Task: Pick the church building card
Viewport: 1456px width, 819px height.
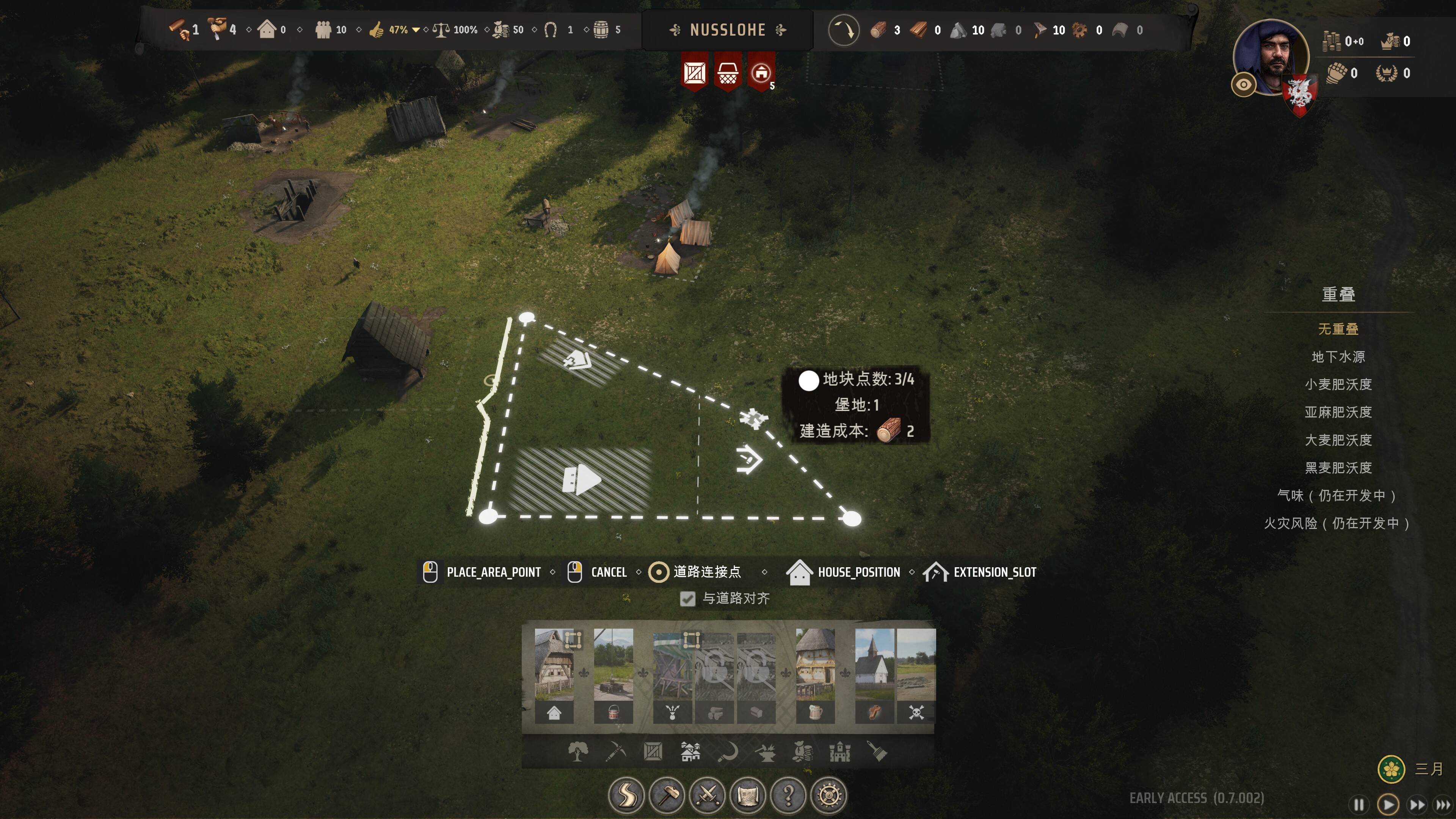Action: [874, 675]
